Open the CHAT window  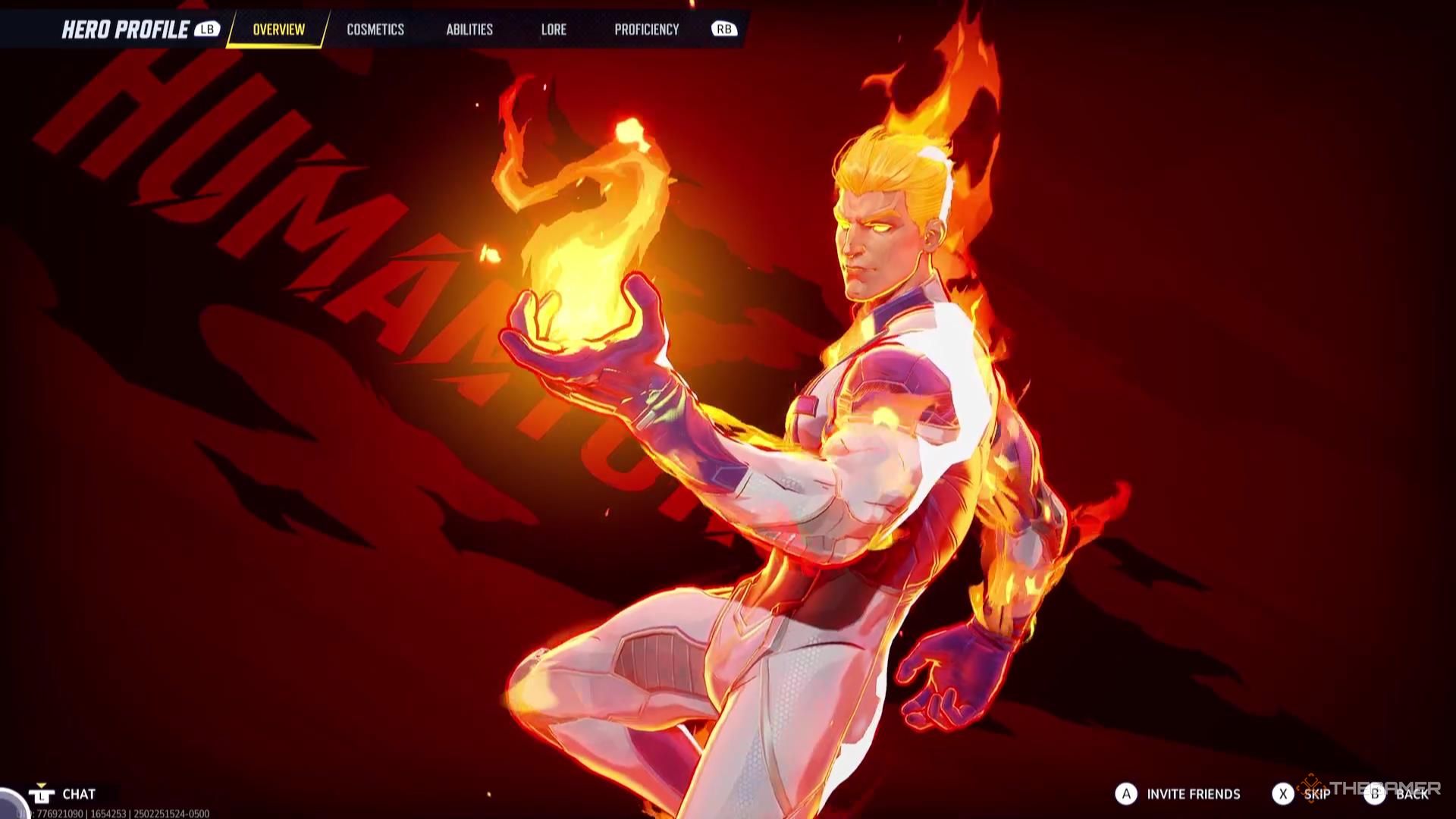[78, 794]
